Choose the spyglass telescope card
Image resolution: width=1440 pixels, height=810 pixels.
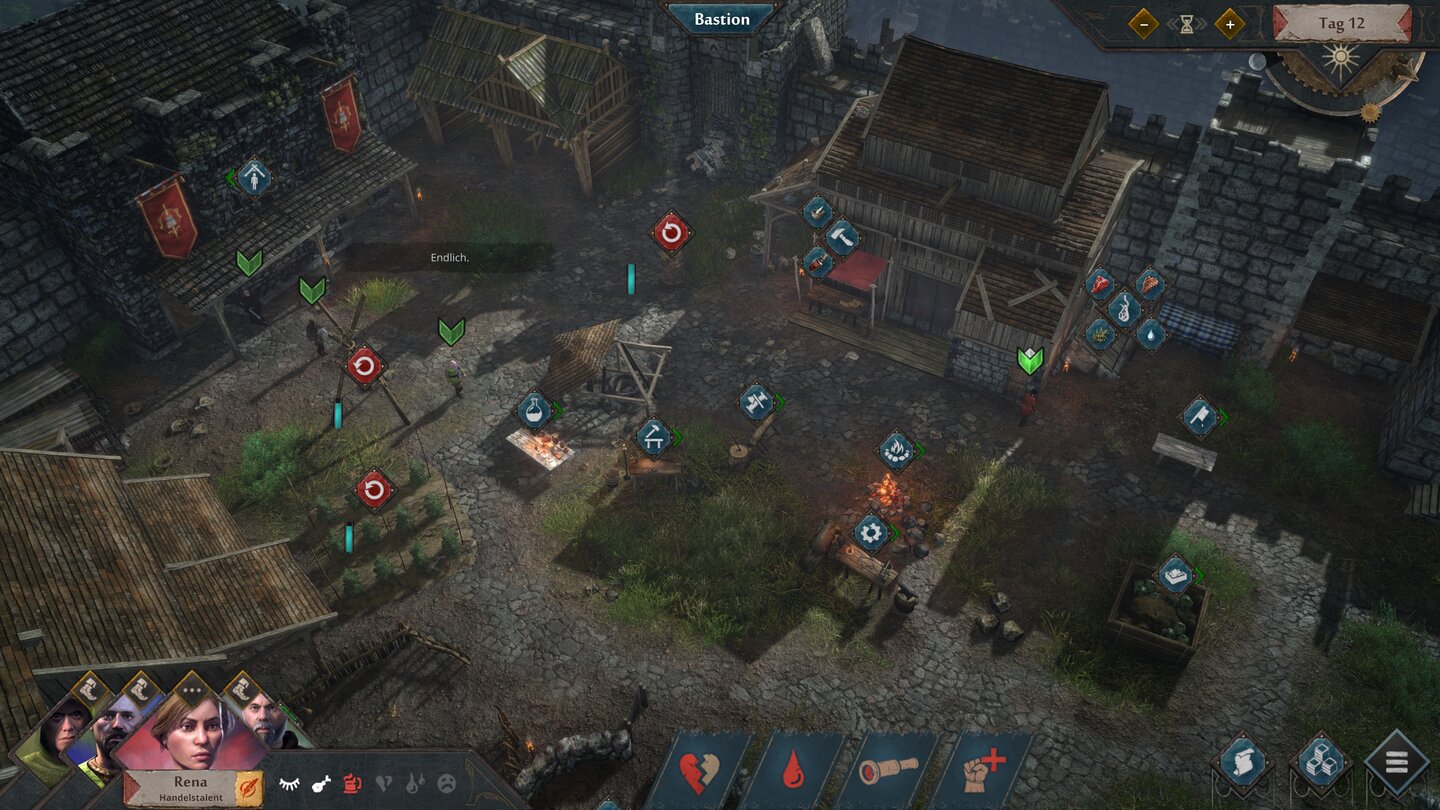pyautogui.click(x=887, y=772)
